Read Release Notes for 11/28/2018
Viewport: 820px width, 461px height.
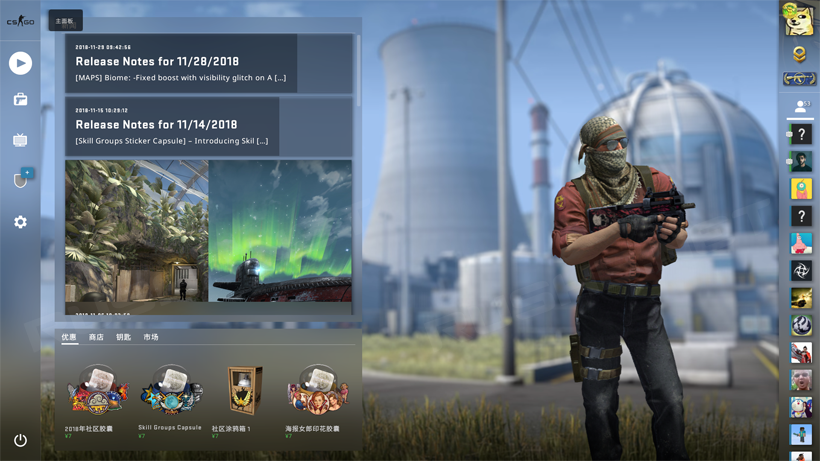pyautogui.click(x=181, y=63)
